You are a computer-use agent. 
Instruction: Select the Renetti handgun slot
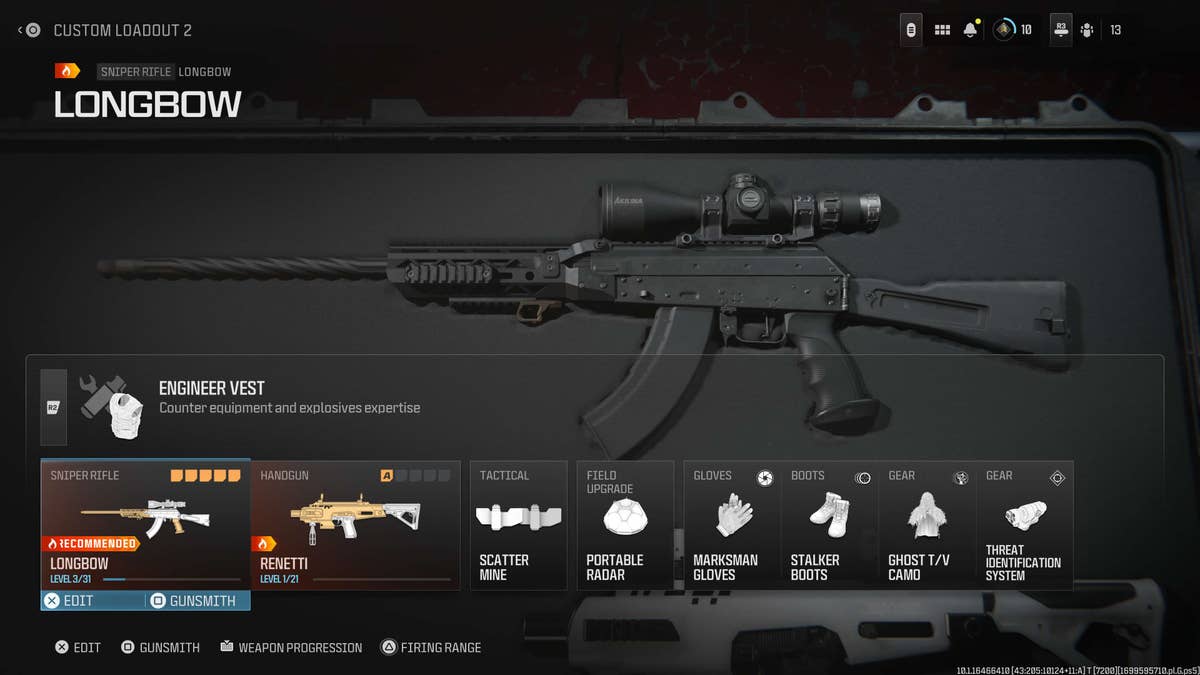coord(355,524)
